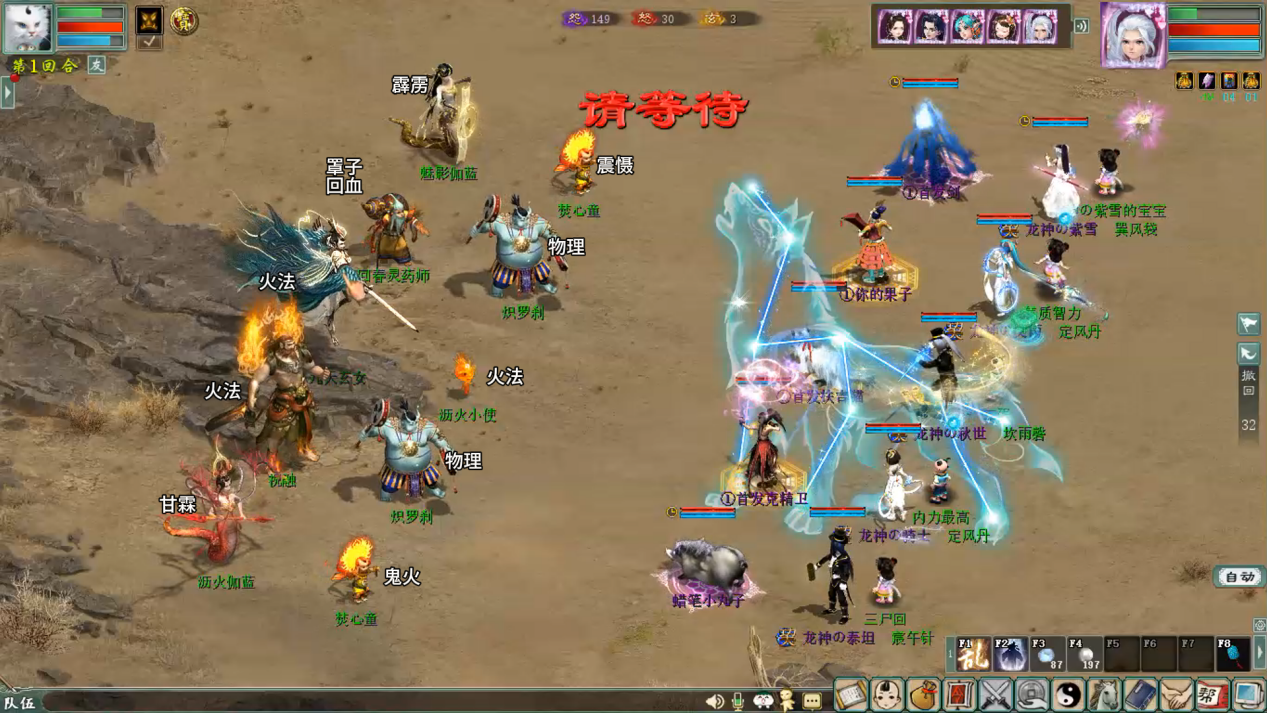
Task: Activate the F2 shadow figure skill
Action: (1009, 654)
